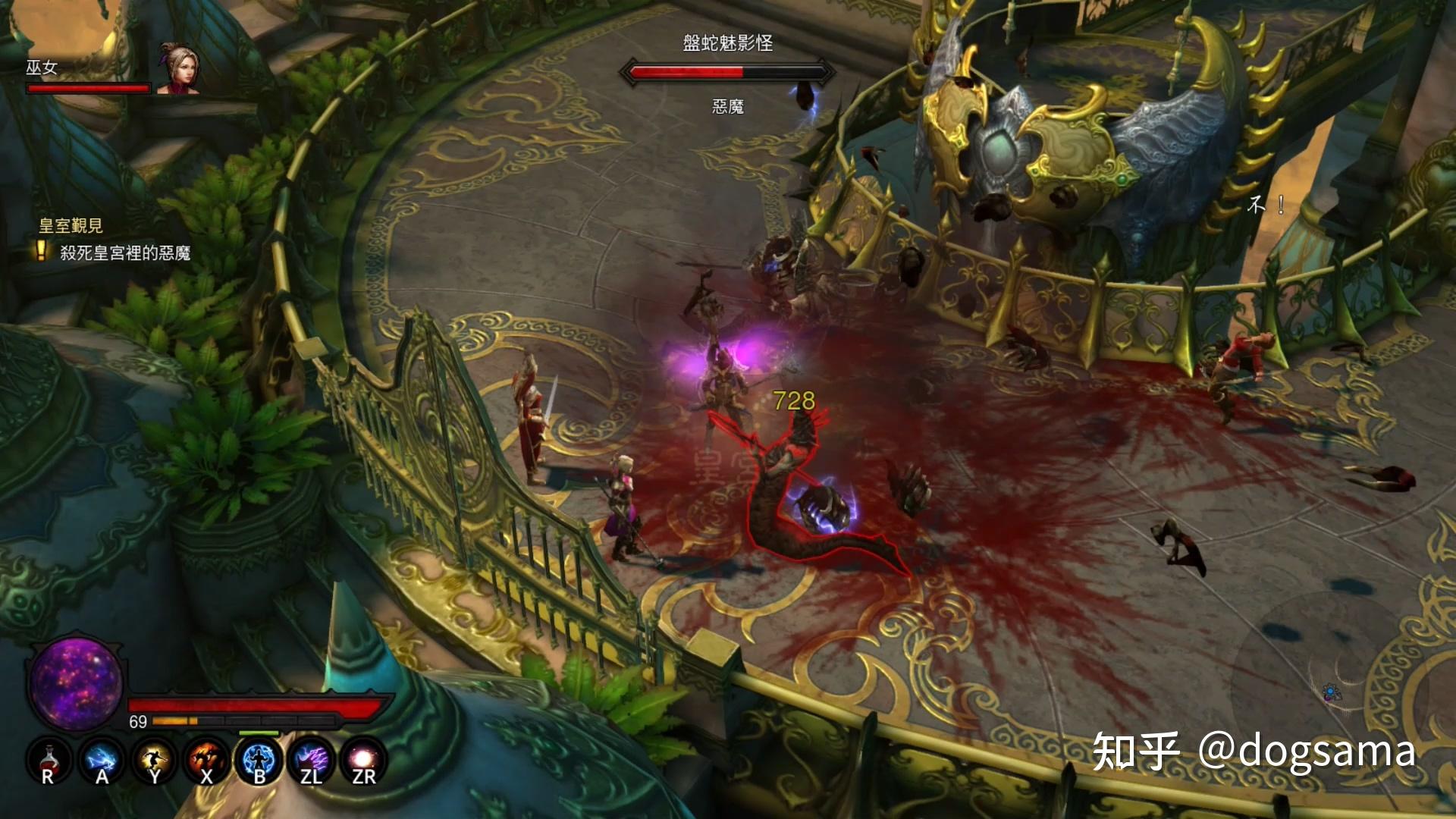The image size is (1456, 819).
Task: Activate the golden running figure skill
Action: (x=154, y=760)
